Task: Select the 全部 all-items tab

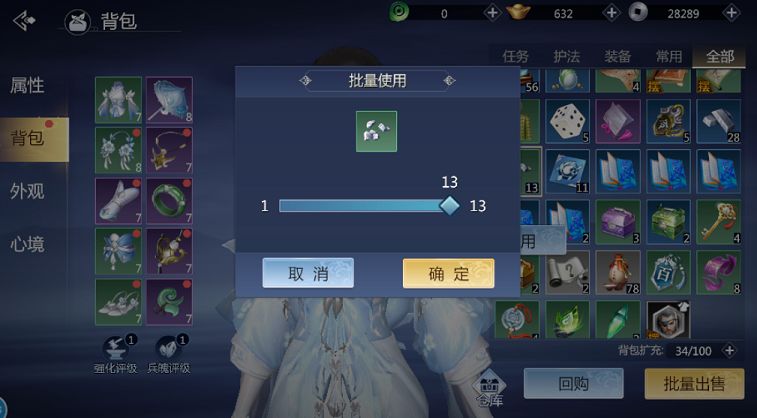Action: point(719,57)
